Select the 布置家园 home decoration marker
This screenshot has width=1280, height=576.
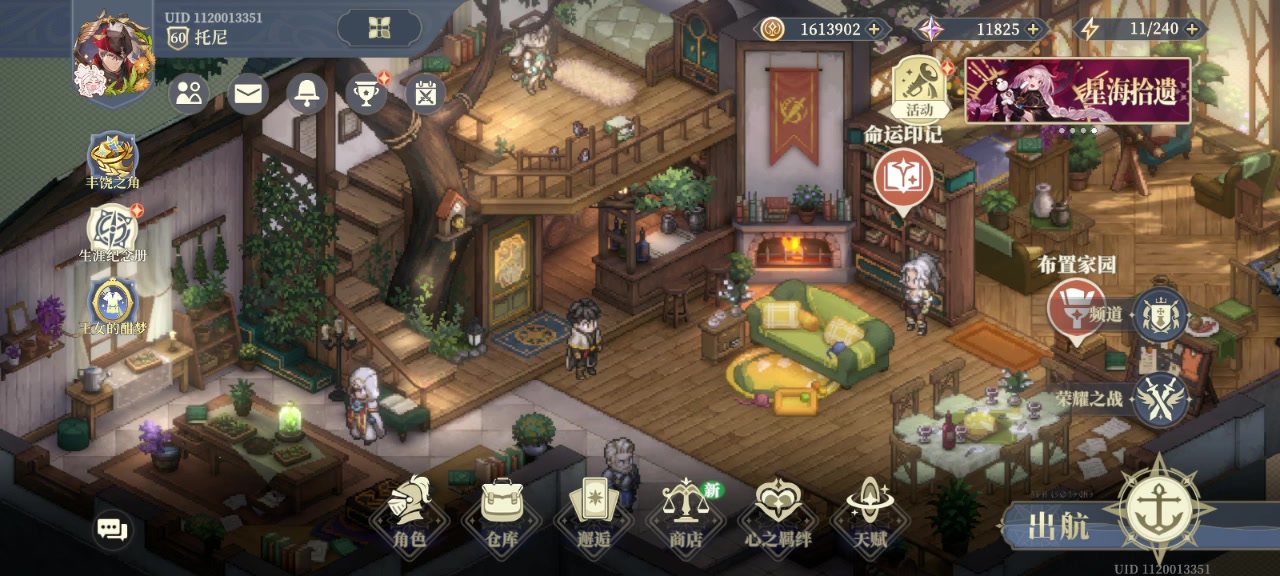[1076, 309]
